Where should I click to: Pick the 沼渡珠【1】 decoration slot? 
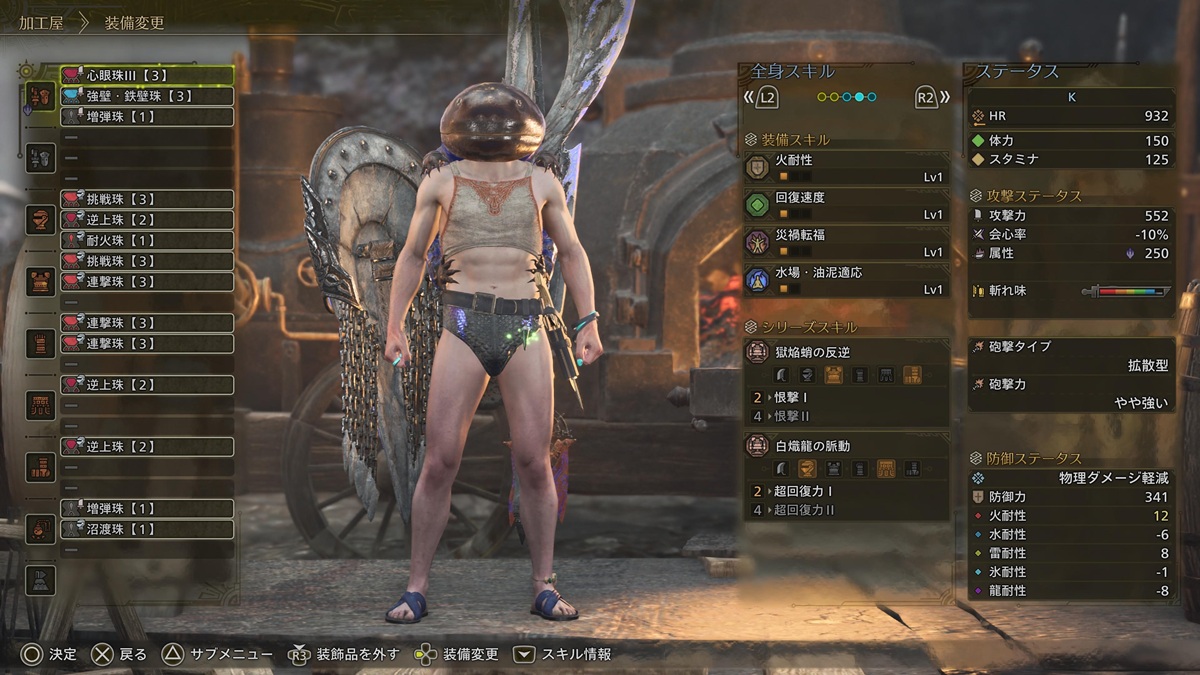tap(147, 529)
